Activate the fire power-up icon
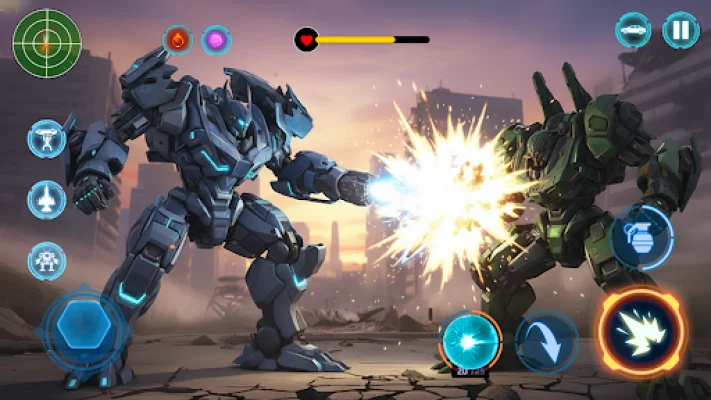Image resolution: width=711 pixels, height=400 pixels. point(178,40)
